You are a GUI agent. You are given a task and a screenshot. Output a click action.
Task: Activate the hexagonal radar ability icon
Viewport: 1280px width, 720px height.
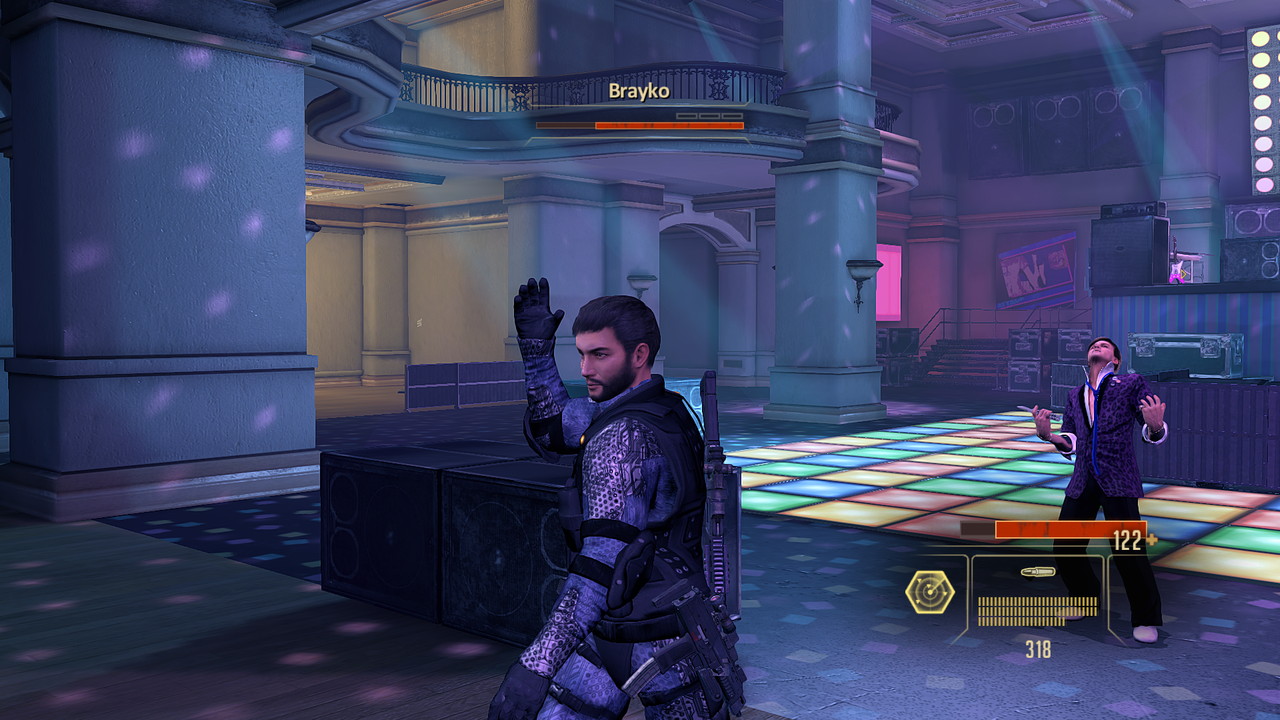tap(929, 591)
